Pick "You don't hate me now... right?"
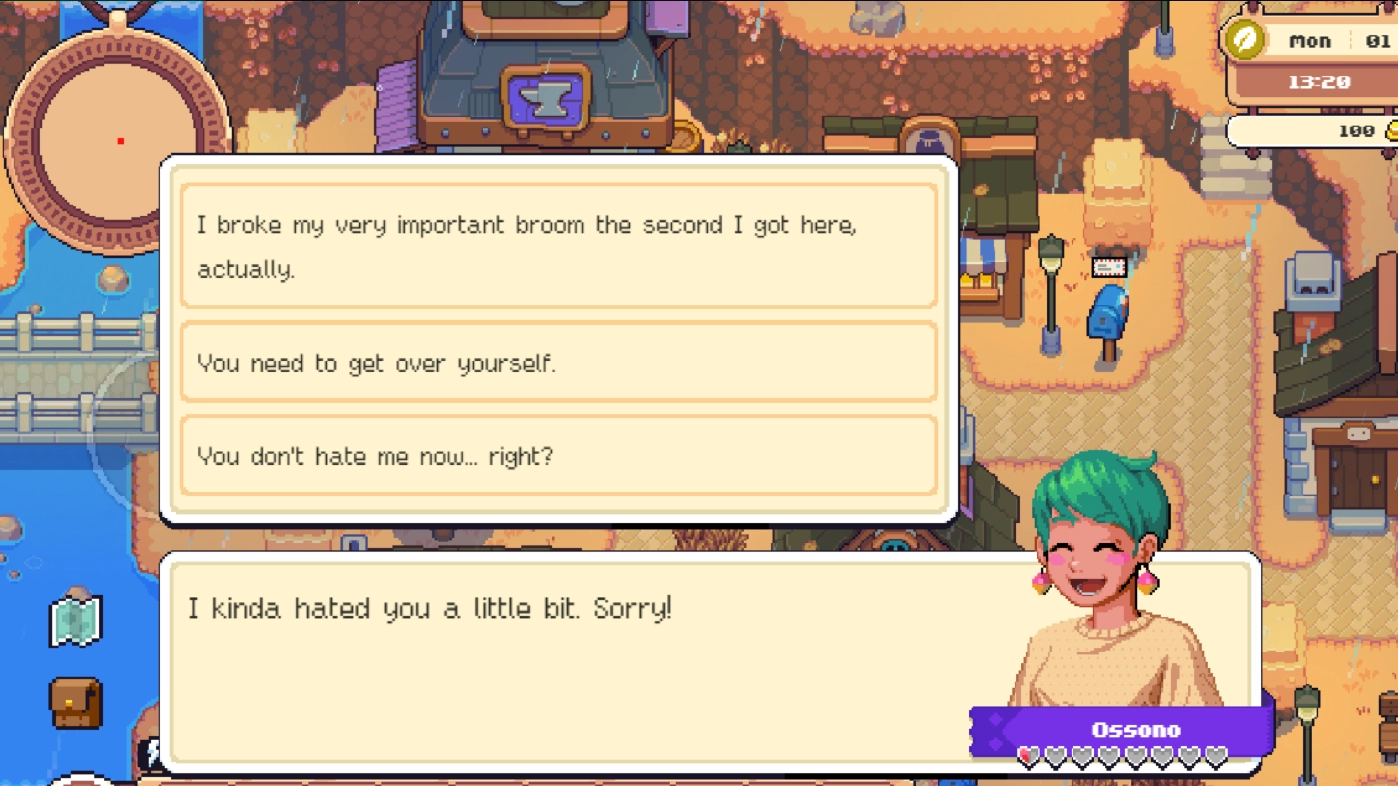Image resolution: width=1398 pixels, height=786 pixels. 558,456
